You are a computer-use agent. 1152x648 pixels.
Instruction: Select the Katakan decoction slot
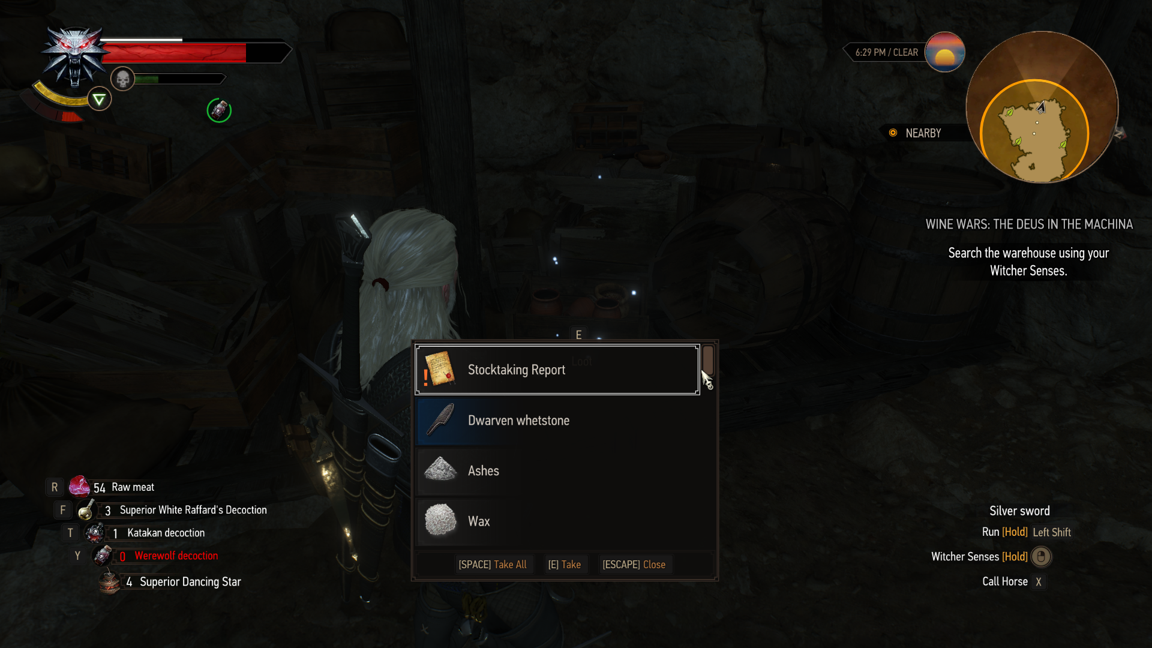[x=150, y=533]
